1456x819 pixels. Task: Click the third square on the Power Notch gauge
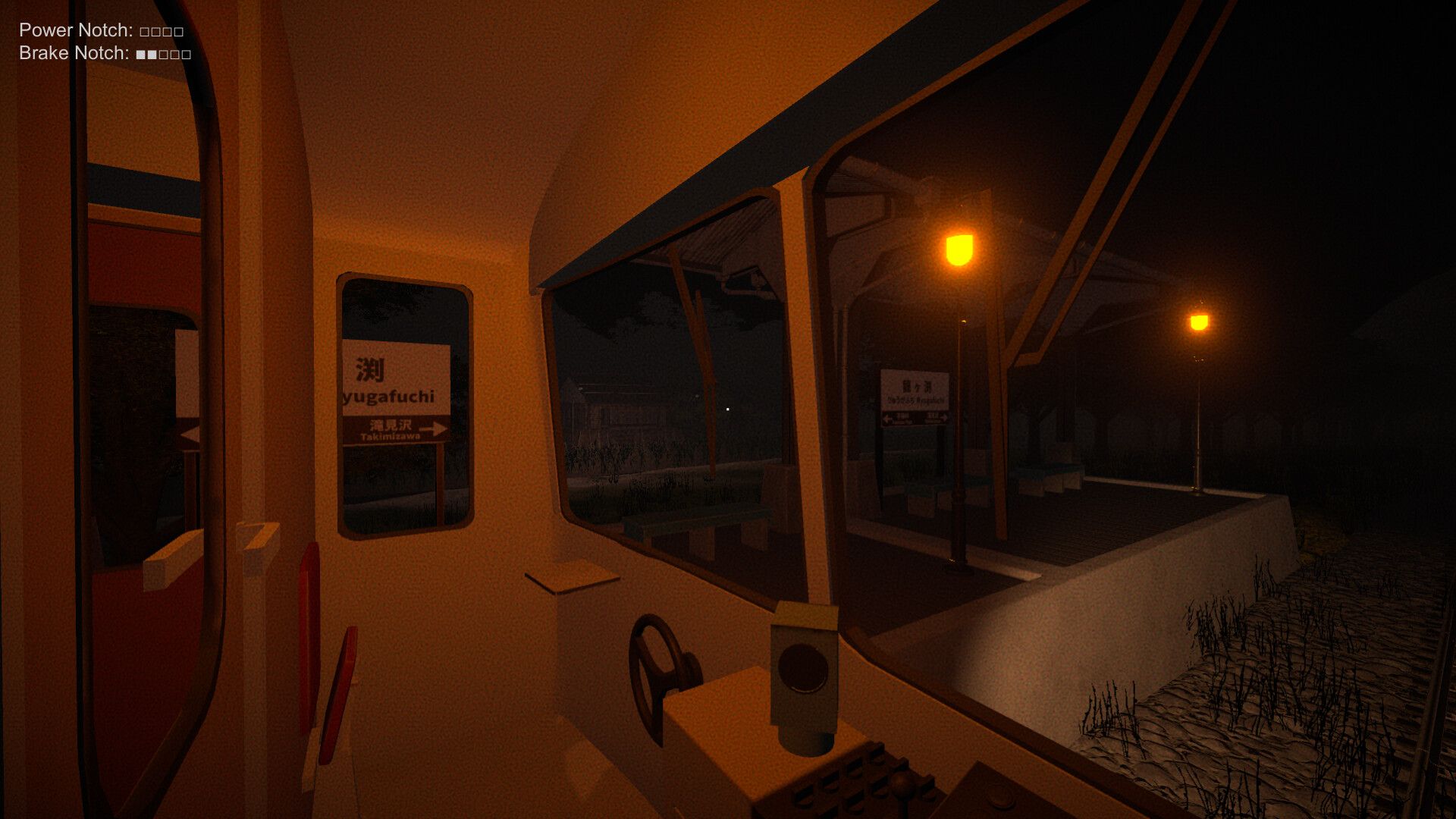coord(168,32)
